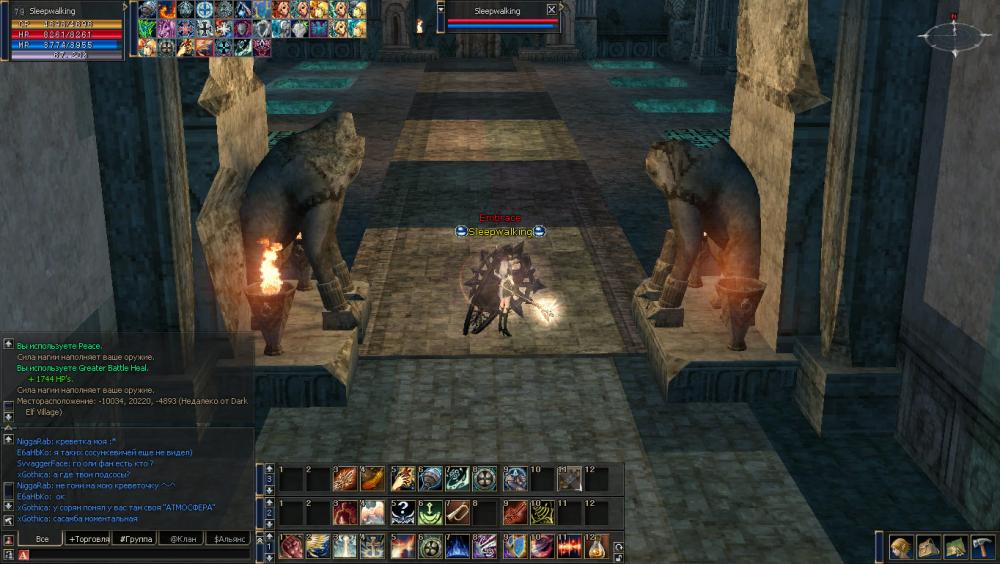Image resolution: width=1000 pixels, height=564 pixels.
Task: Open the hammer system menu icon
Action: click(x=981, y=546)
